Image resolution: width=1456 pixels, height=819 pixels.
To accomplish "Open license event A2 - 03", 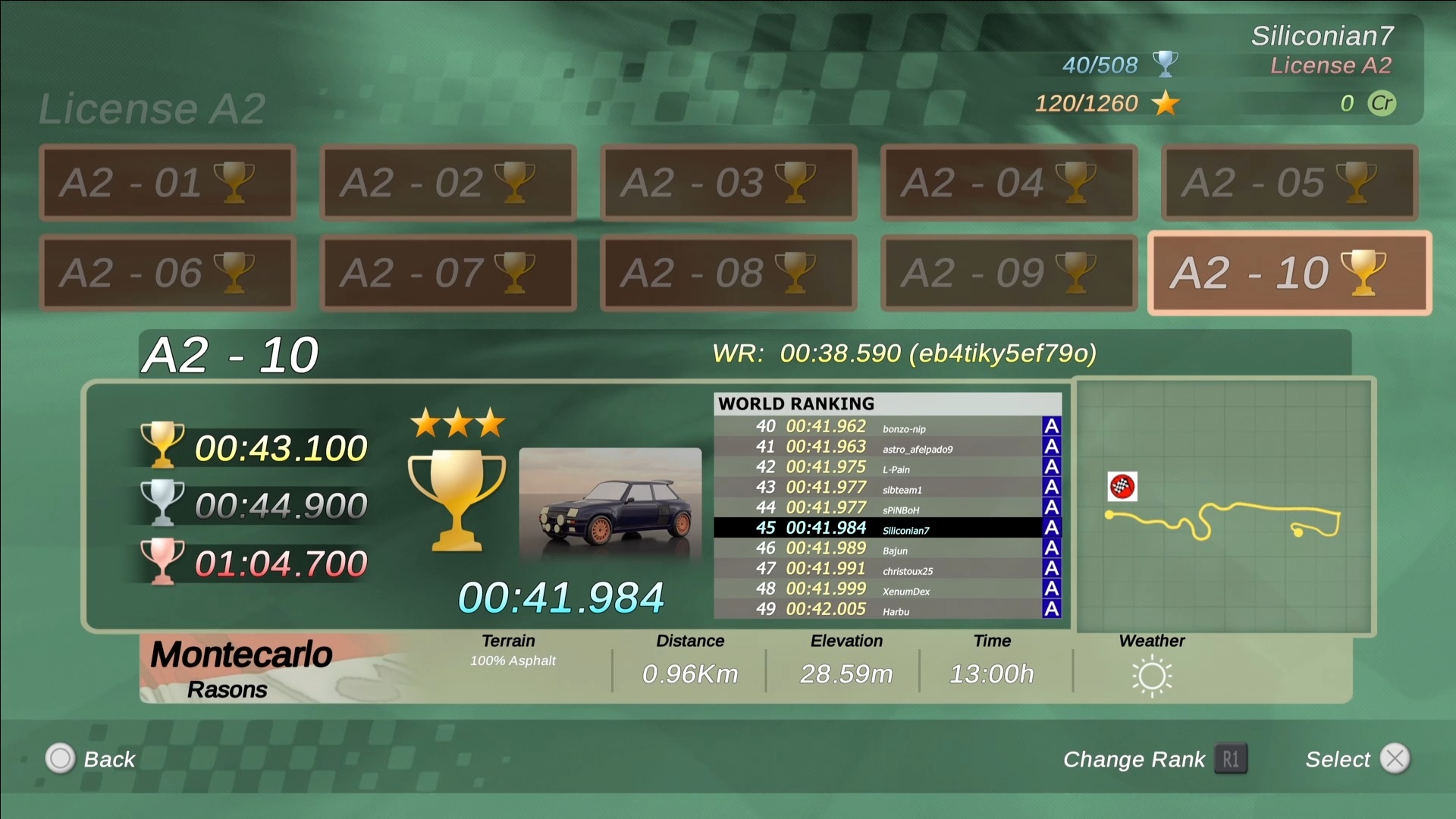I will pos(728,183).
